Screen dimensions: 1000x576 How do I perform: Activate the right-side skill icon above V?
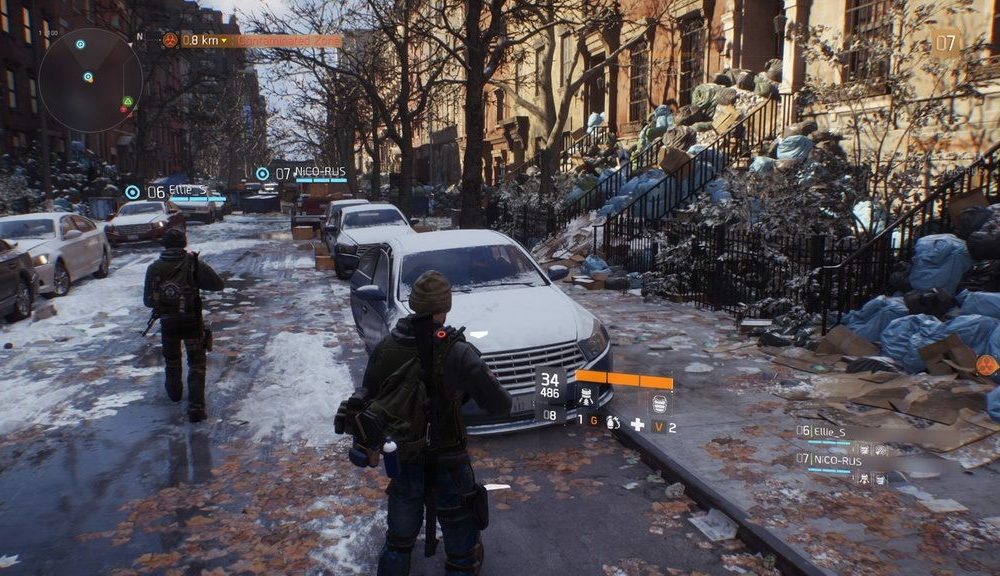[659, 402]
